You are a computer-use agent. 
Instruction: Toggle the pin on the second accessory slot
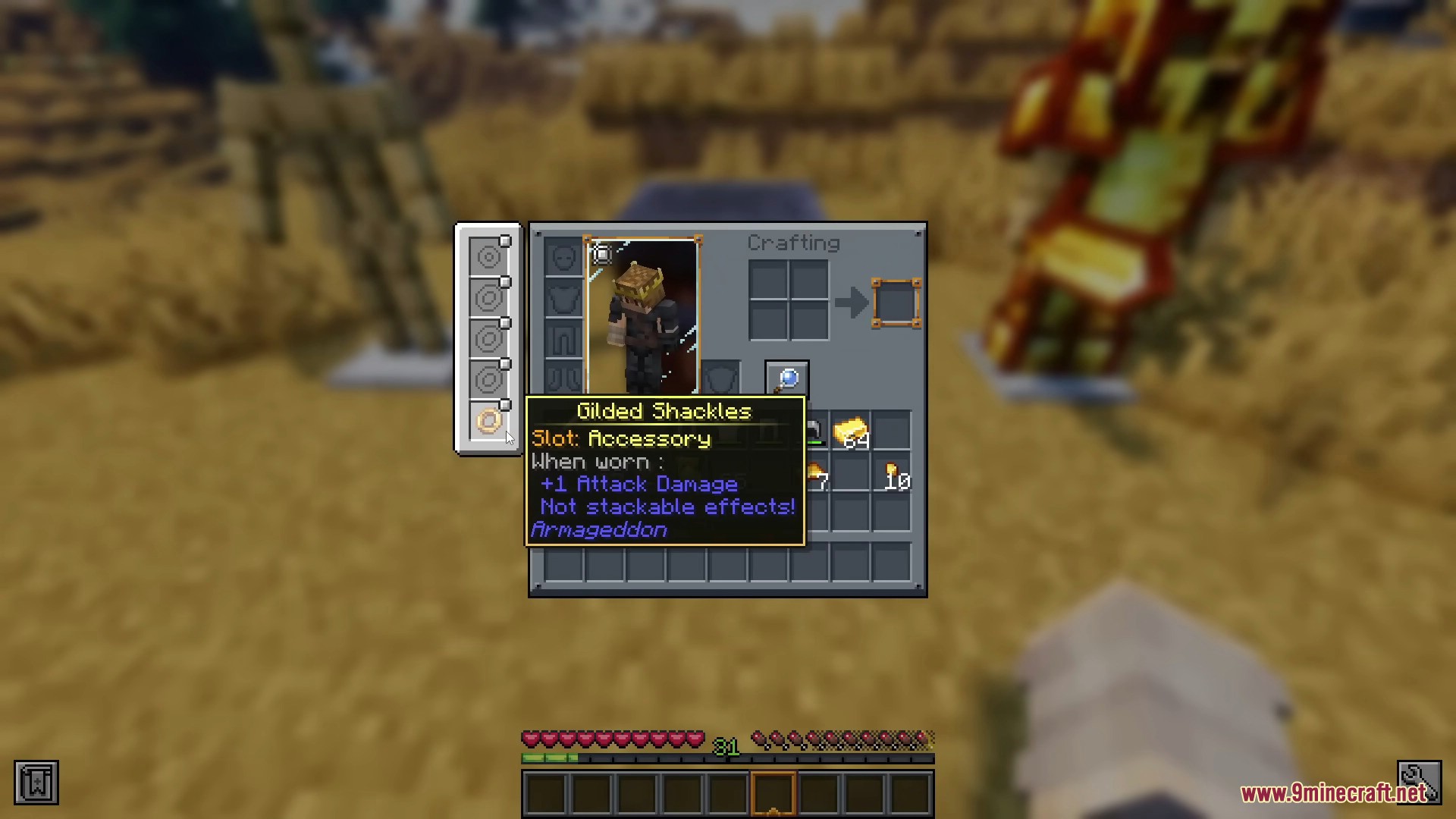505,282
